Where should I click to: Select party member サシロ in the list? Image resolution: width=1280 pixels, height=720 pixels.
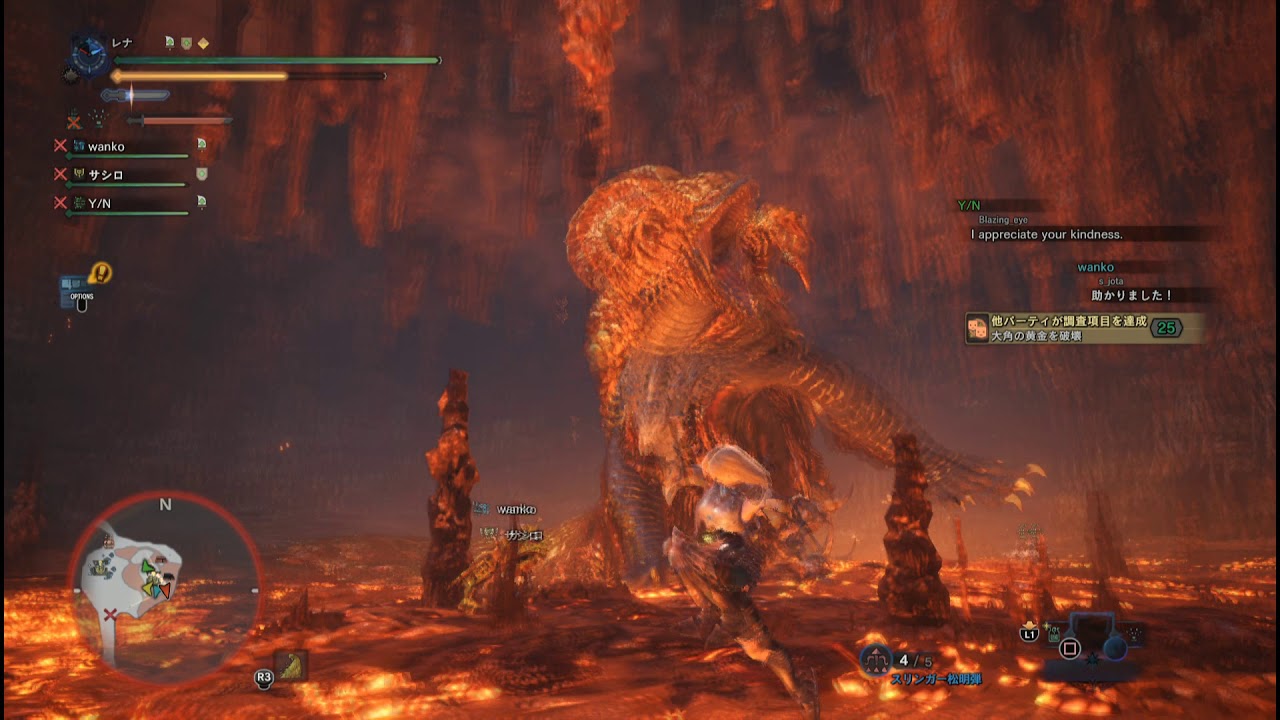pos(106,175)
